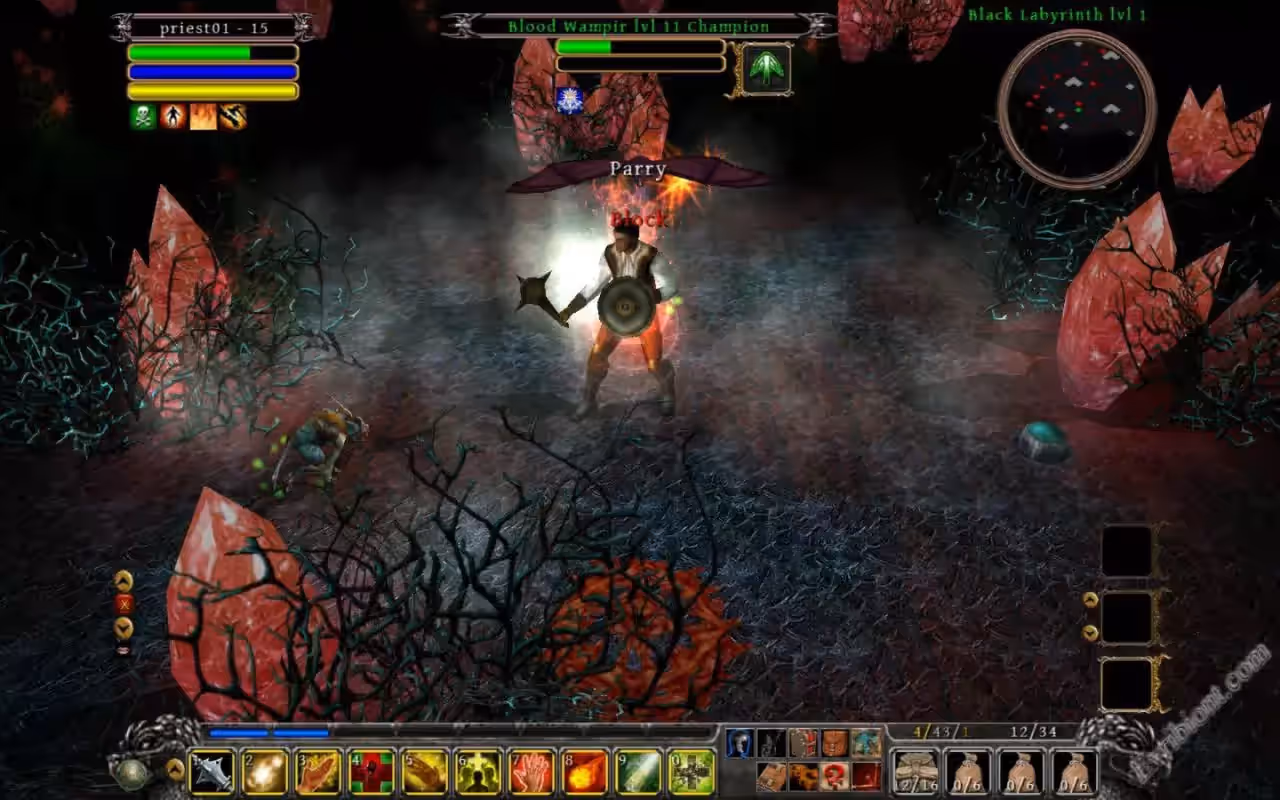Viewport: 1280px width, 800px height.
Task: Select the green skull poison status icon
Action: point(143,117)
